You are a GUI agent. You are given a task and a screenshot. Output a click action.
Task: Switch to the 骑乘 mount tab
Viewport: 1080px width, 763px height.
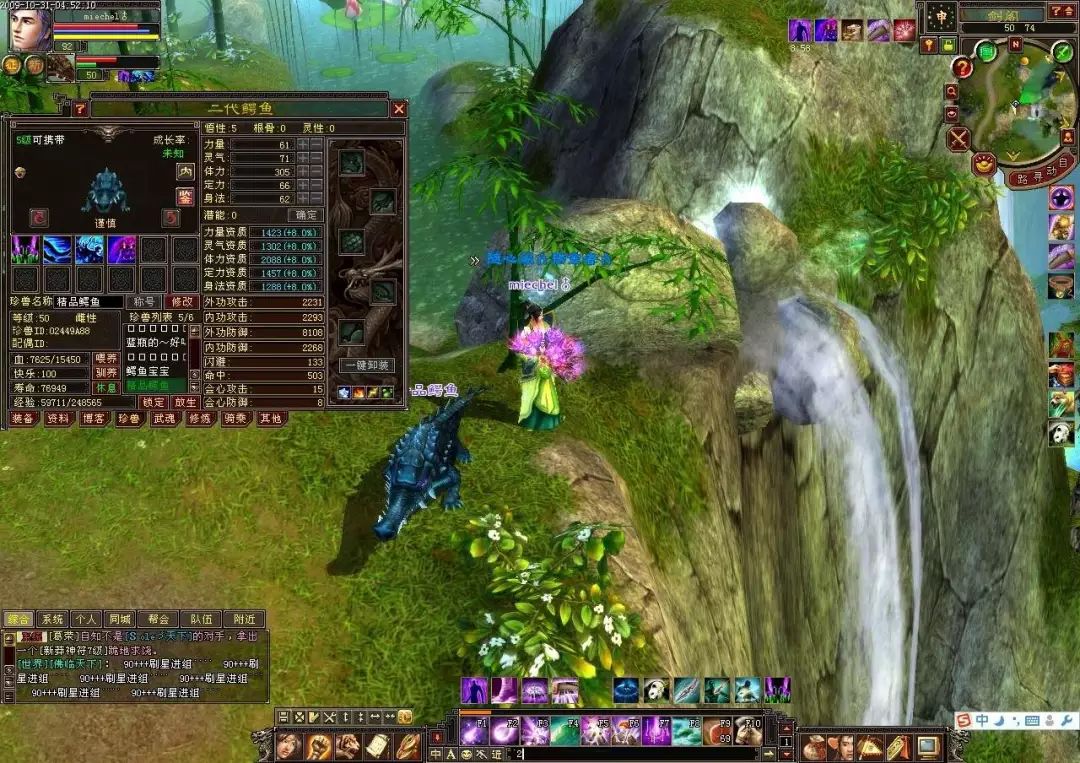click(x=236, y=419)
